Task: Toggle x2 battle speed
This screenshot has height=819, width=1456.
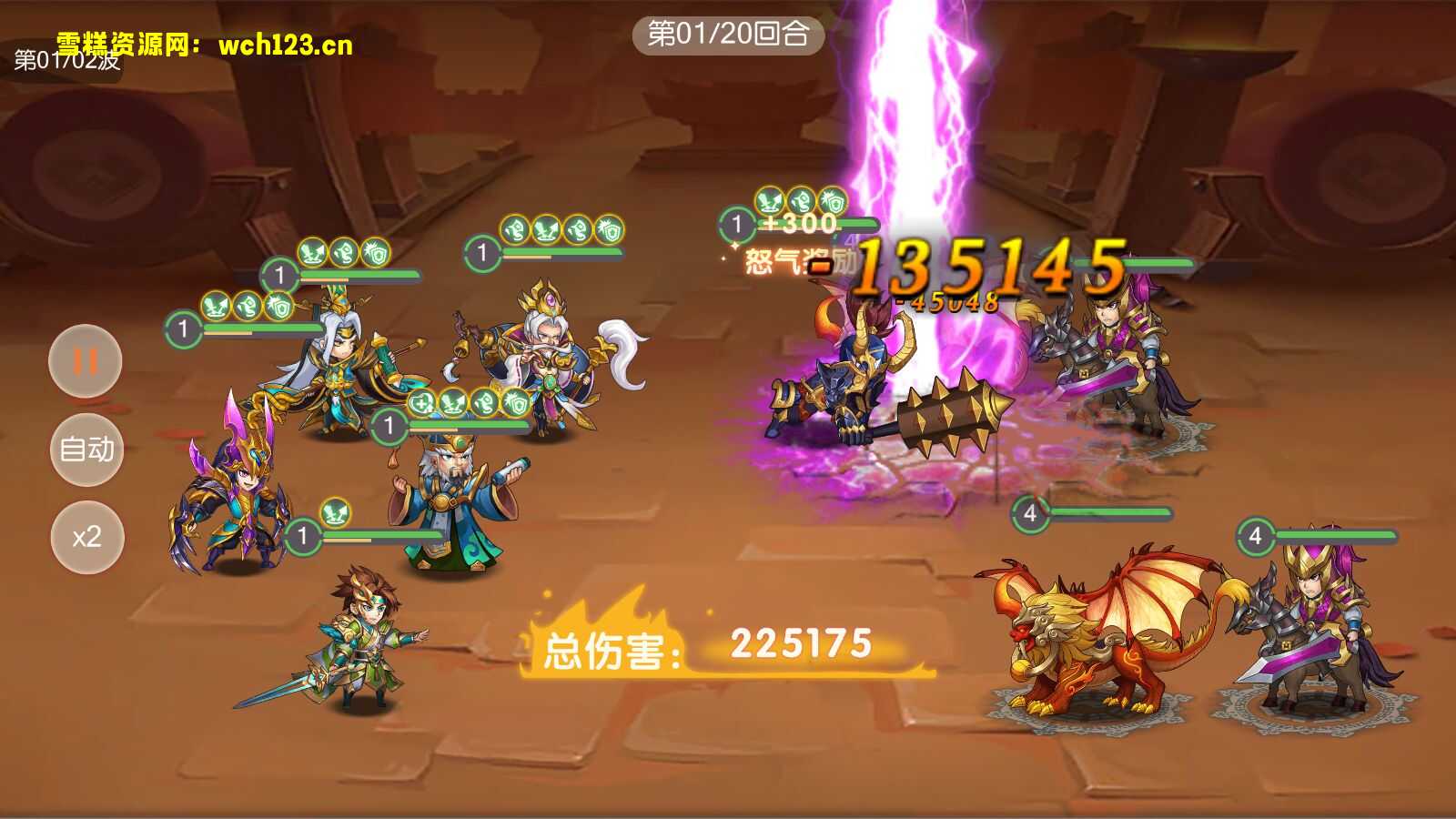Action: [86, 537]
